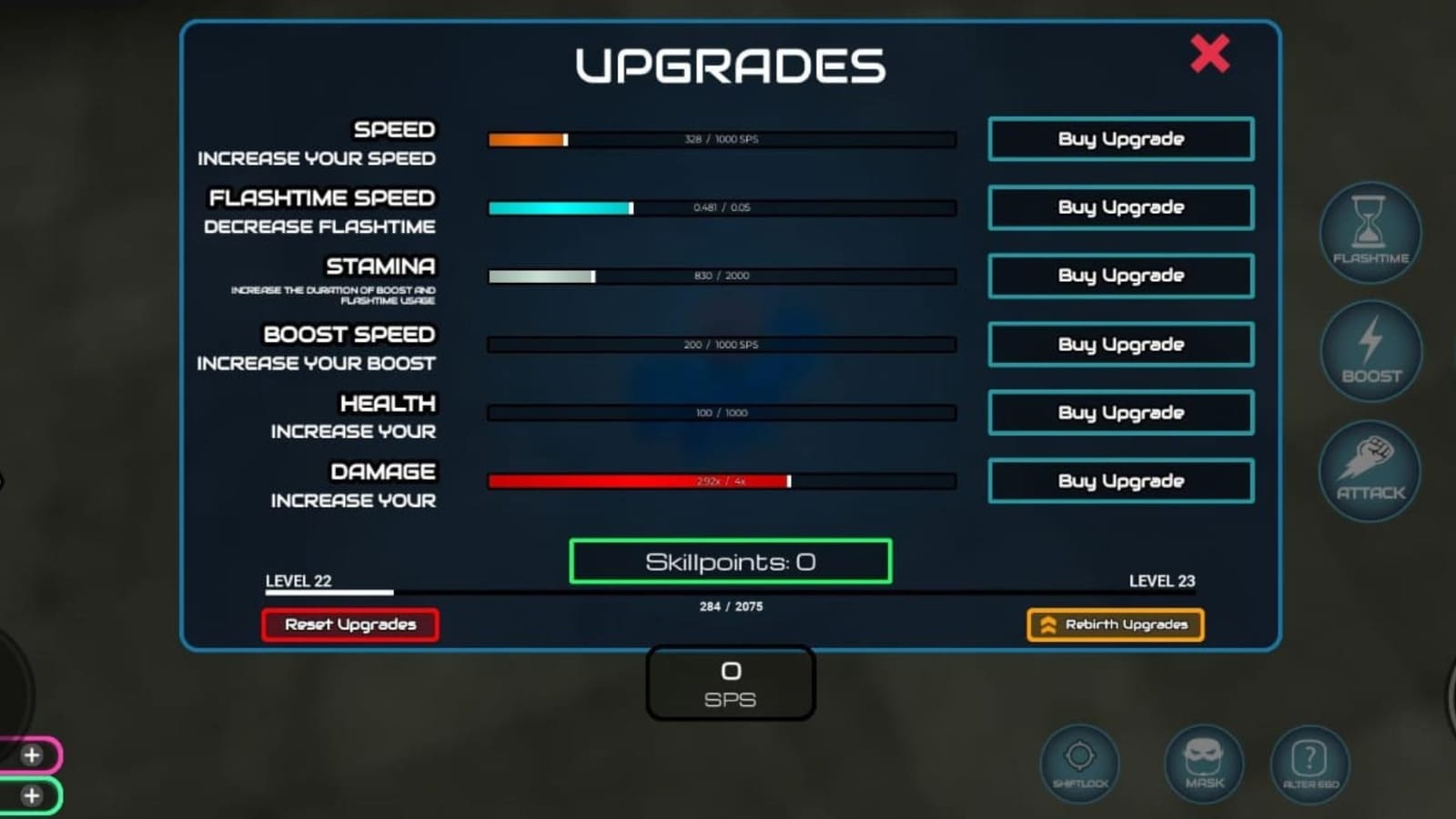Viewport: 1456px width, 819px height.
Task: Click the green plus icon bottom left
Action: [x=33, y=794]
